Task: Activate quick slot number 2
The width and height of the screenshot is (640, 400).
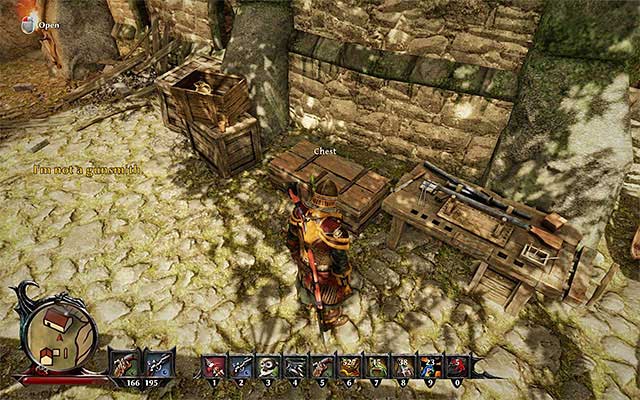Action: pyautogui.click(x=242, y=367)
